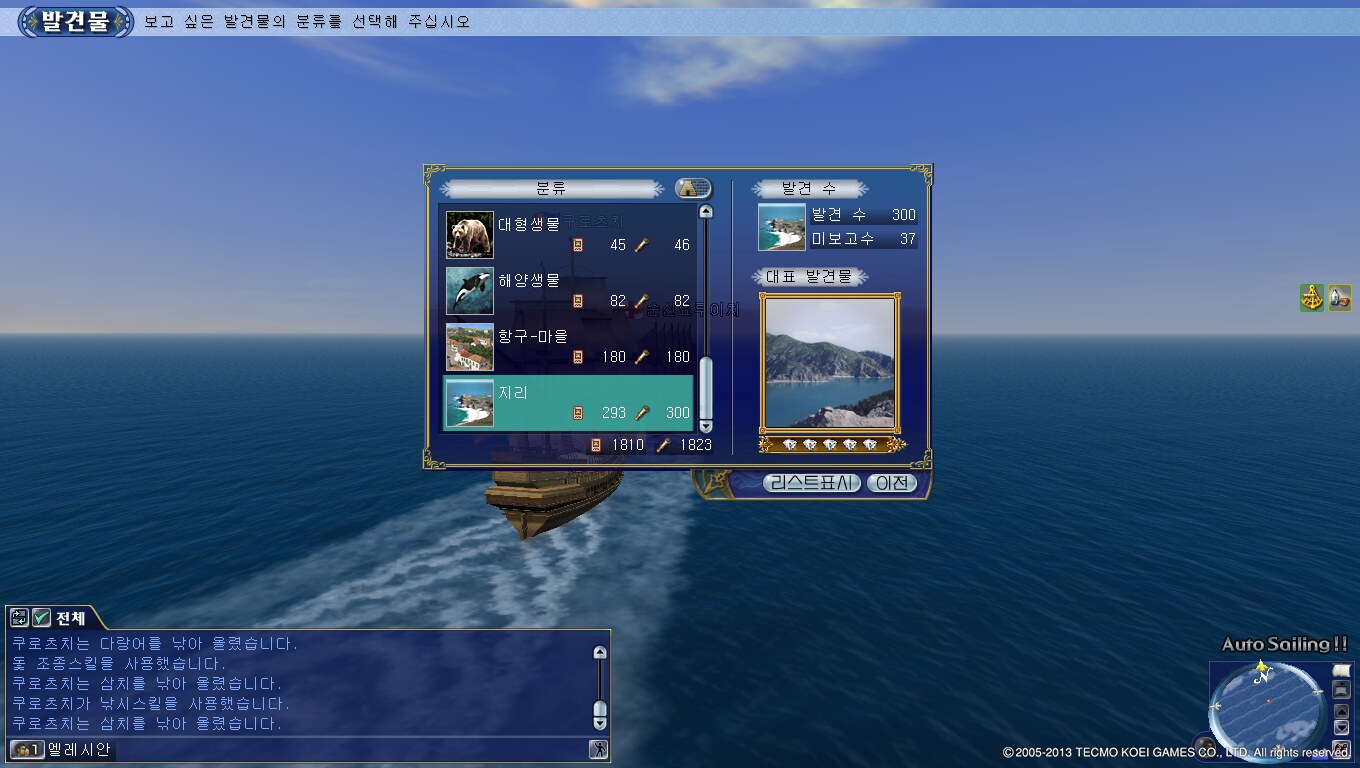This screenshot has height=768, width=1360.
Task: Click the golden anchor status icon
Action: coord(1312,297)
